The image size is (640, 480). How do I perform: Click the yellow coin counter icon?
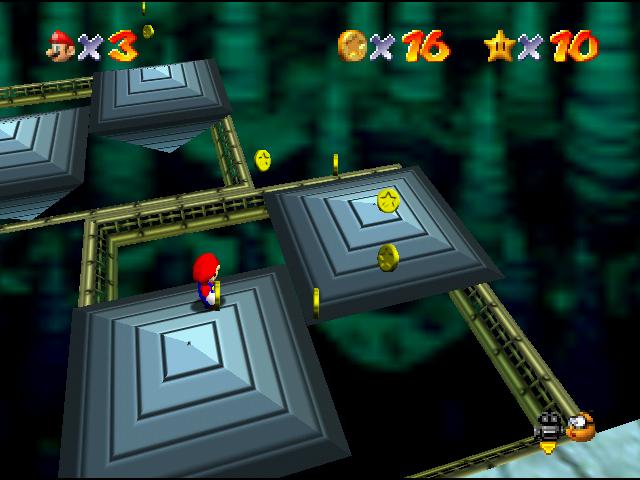[x=353, y=45]
